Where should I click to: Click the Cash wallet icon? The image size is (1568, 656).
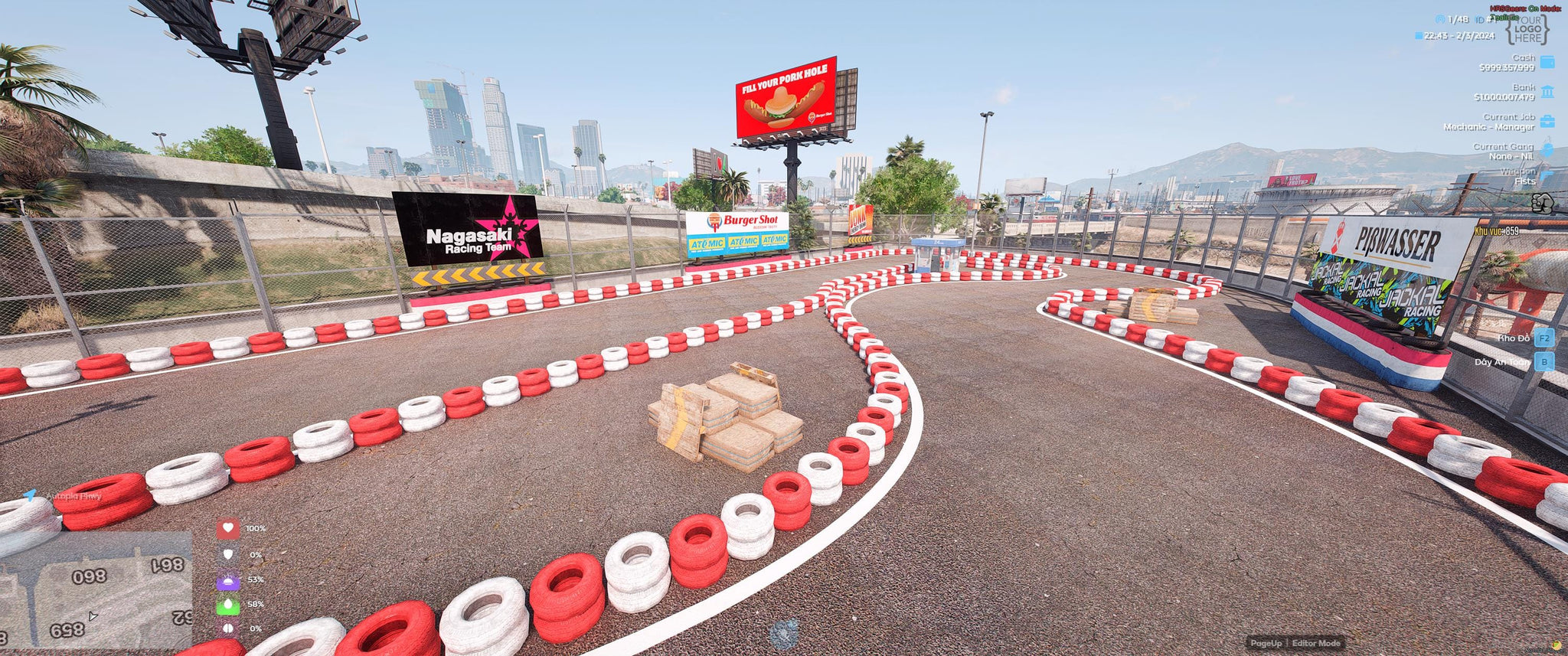pyautogui.click(x=1547, y=62)
